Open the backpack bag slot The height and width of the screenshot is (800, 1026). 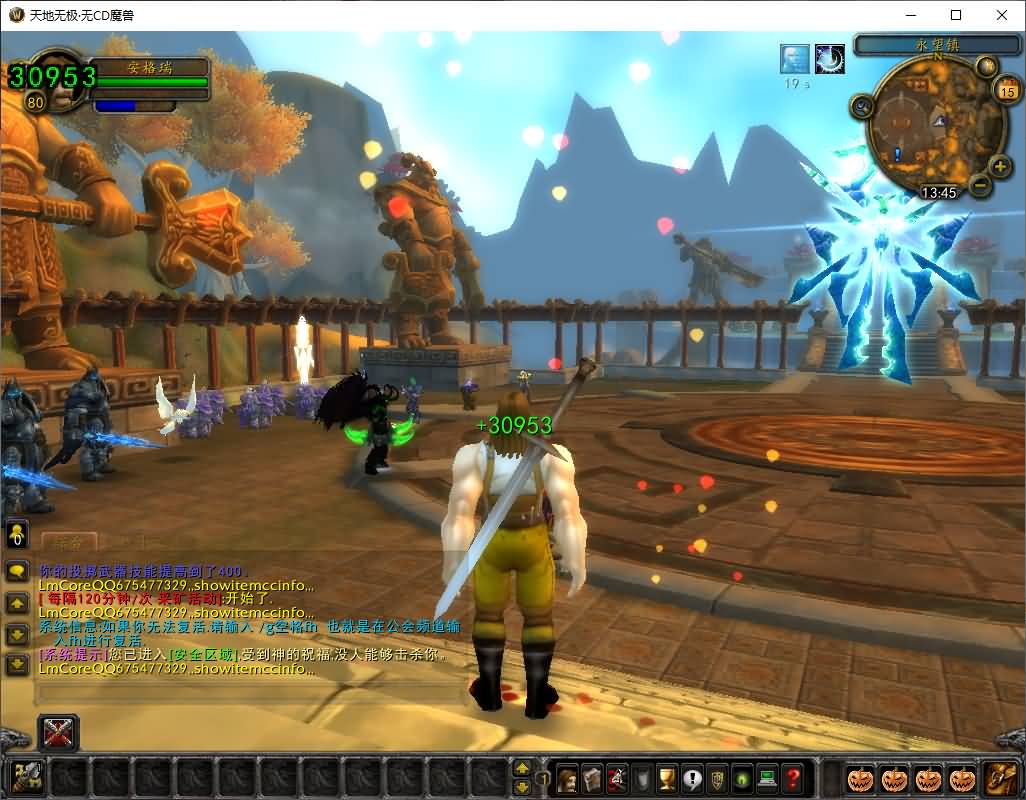coord(1001,777)
